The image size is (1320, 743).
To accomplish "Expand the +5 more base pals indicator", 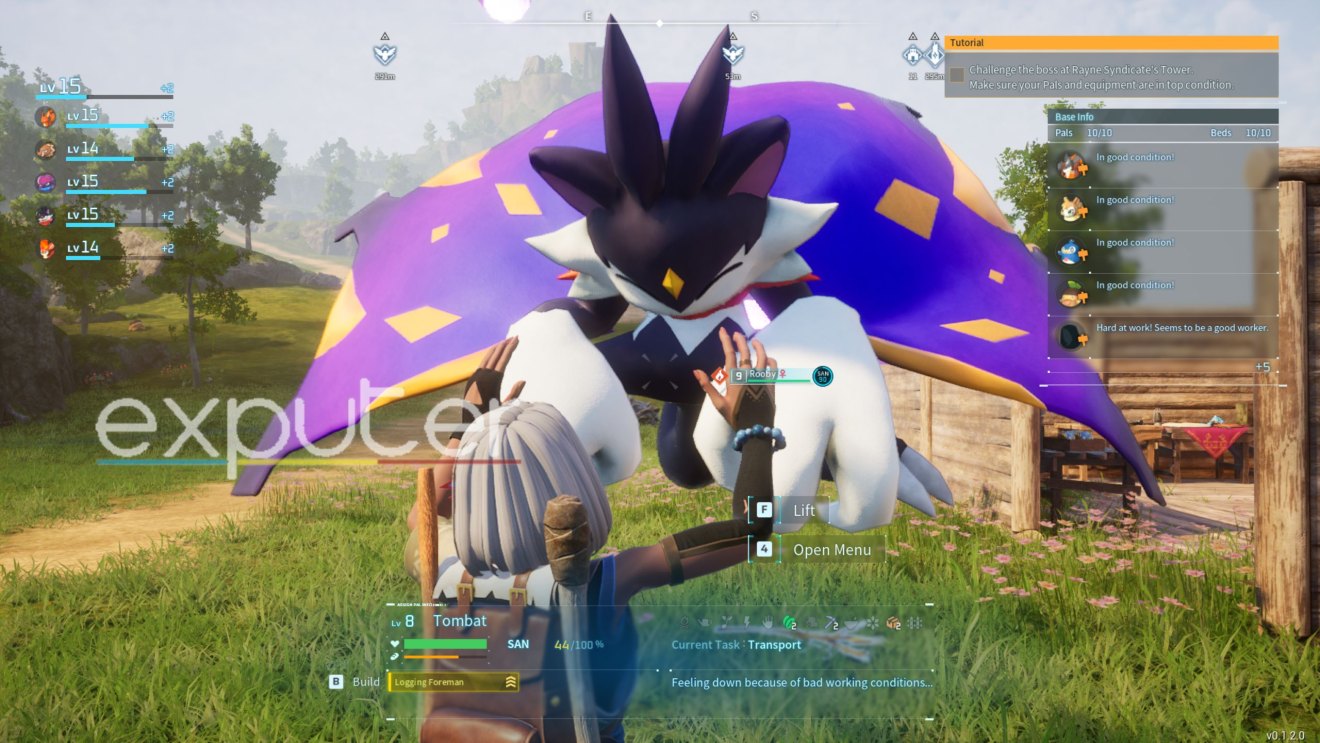I will click(x=1262, y=367).
